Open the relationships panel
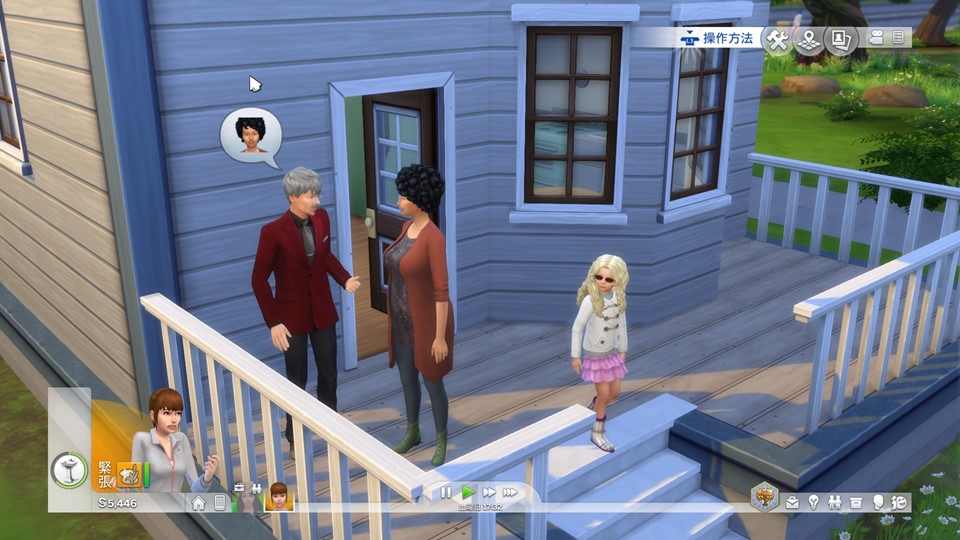This screenshot has height=540, width=960. coord(834,502)
